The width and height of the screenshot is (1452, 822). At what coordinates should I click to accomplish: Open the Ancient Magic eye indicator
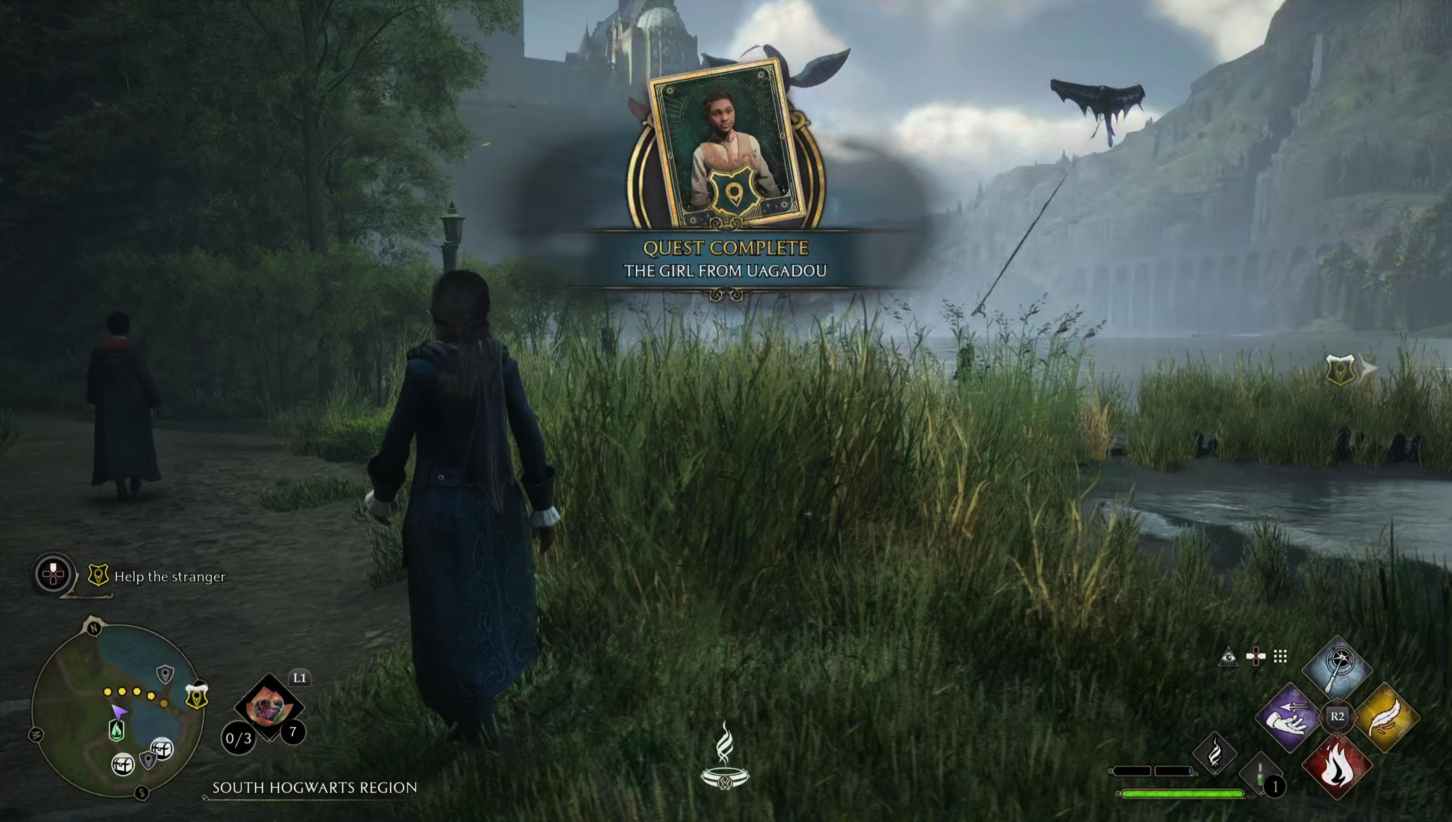coord(1229,657)
